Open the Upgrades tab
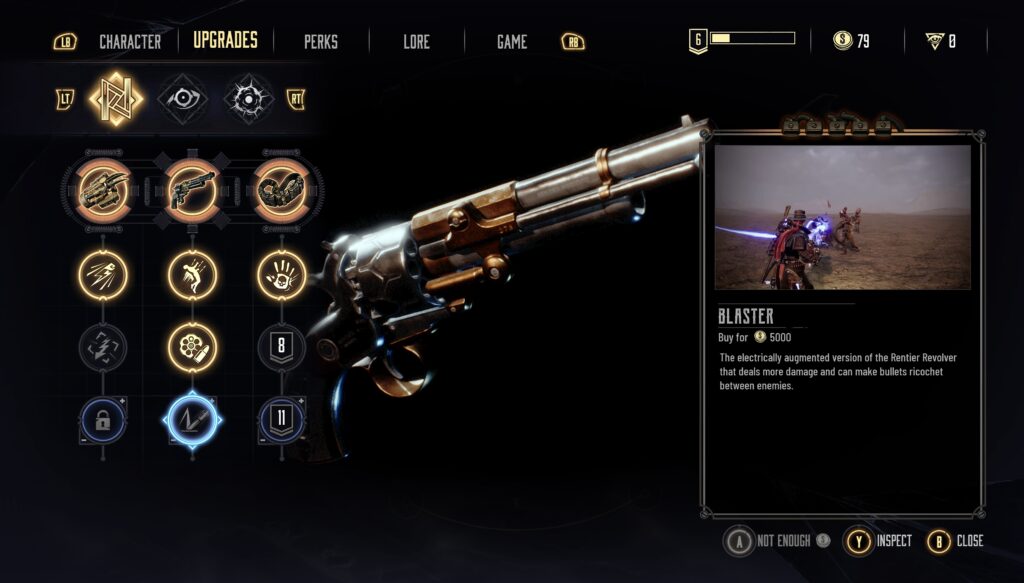Viewport: 1024px width, 583px height. coord(225,41)
